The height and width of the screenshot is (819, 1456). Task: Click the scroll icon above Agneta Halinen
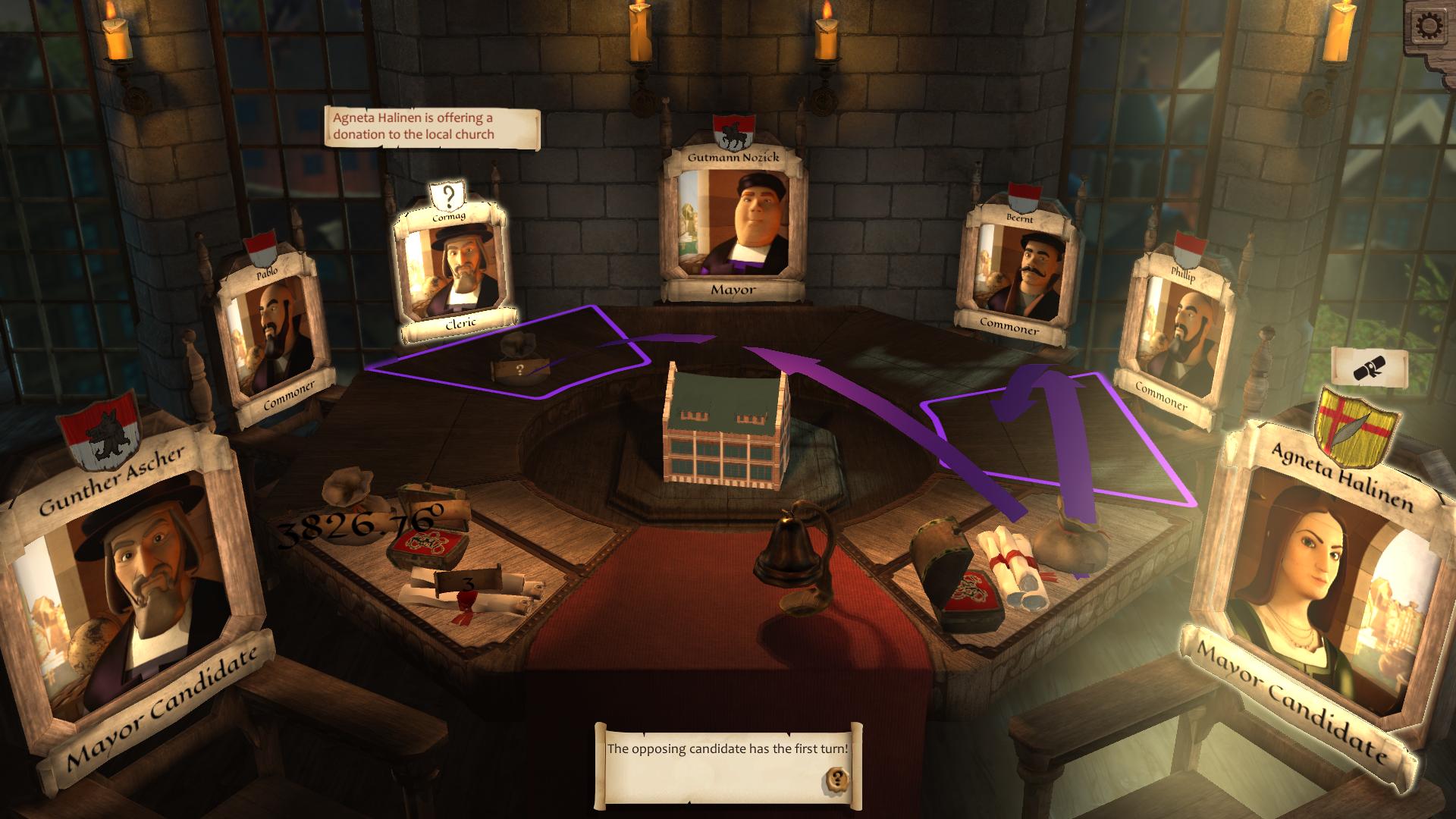click(x=1369, y=369)
